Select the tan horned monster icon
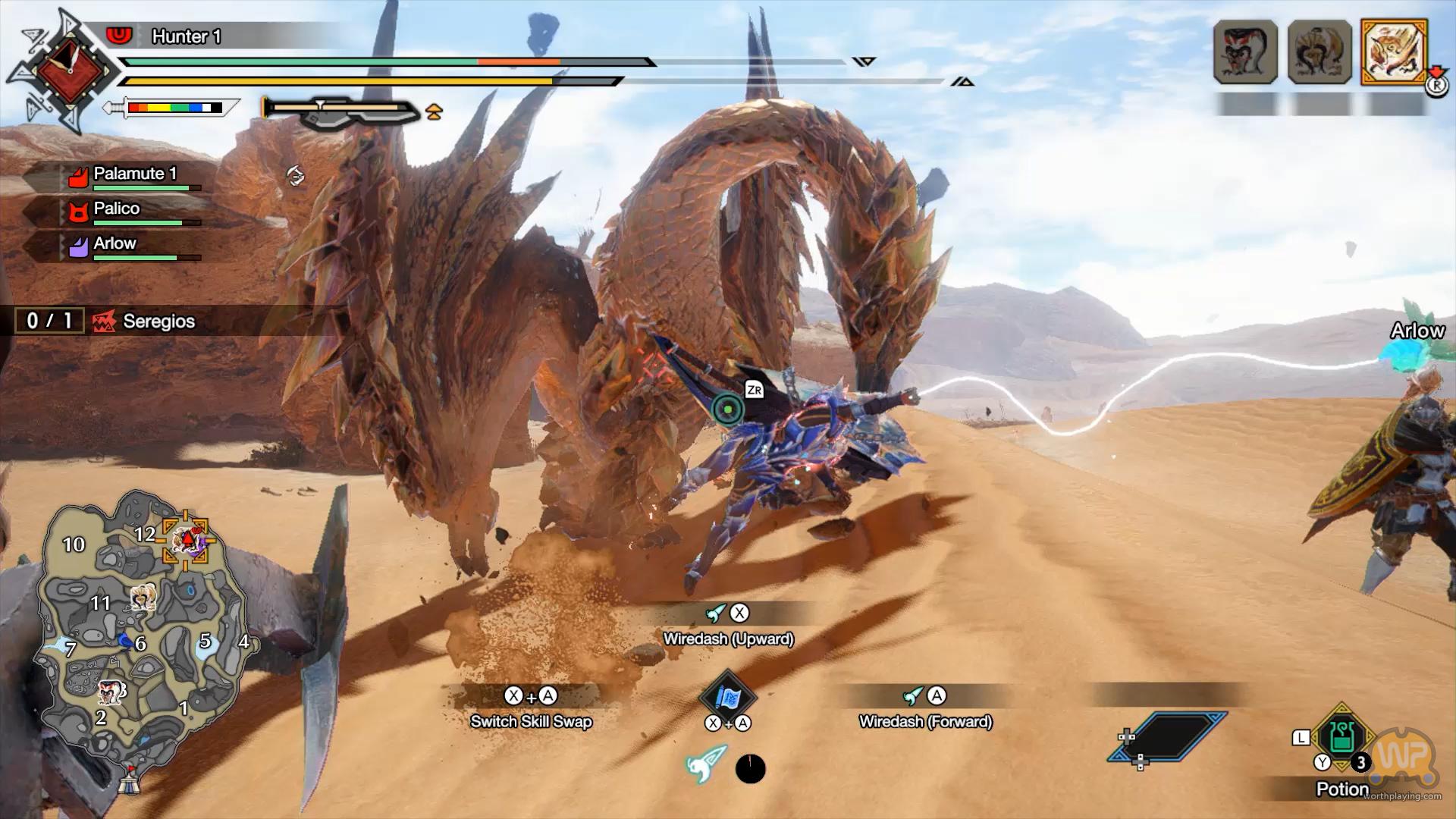The image size is (1456, 819). click(1319, 52)
